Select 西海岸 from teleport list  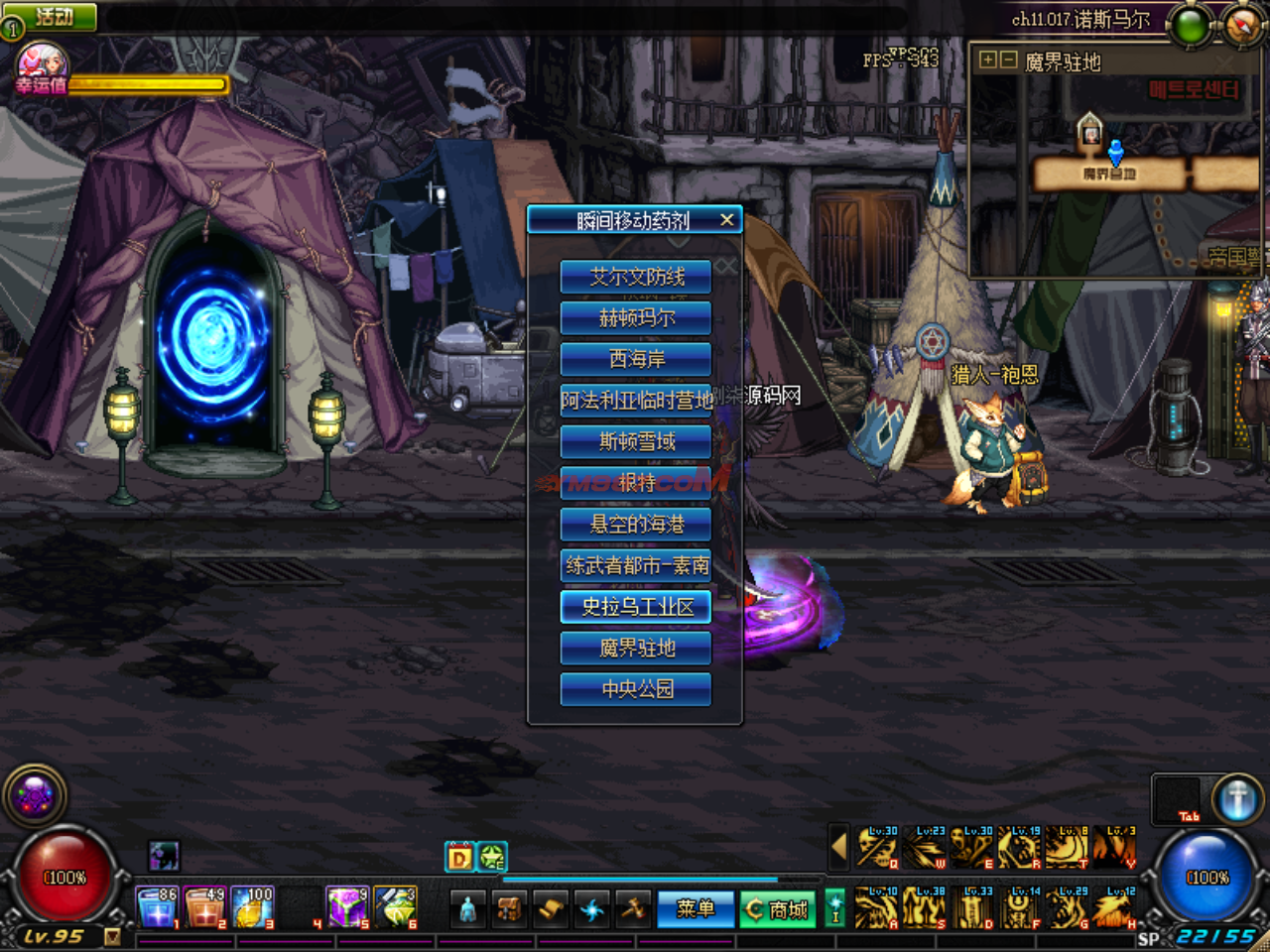(636, 359)
